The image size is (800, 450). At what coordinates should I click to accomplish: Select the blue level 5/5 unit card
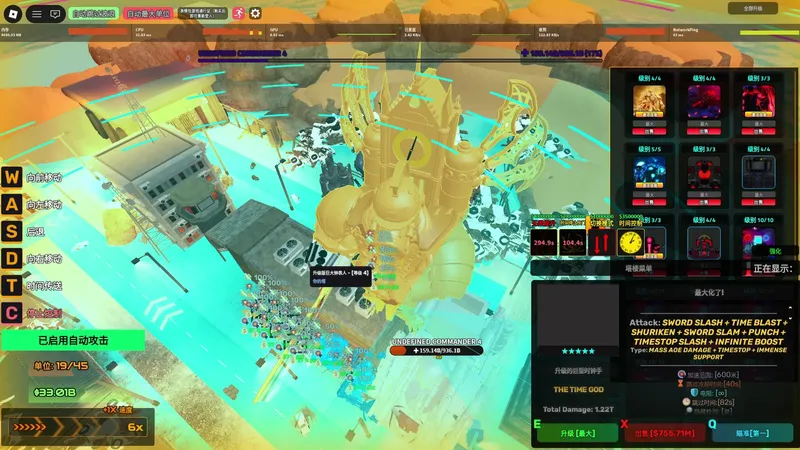click(x=648, y=171)
